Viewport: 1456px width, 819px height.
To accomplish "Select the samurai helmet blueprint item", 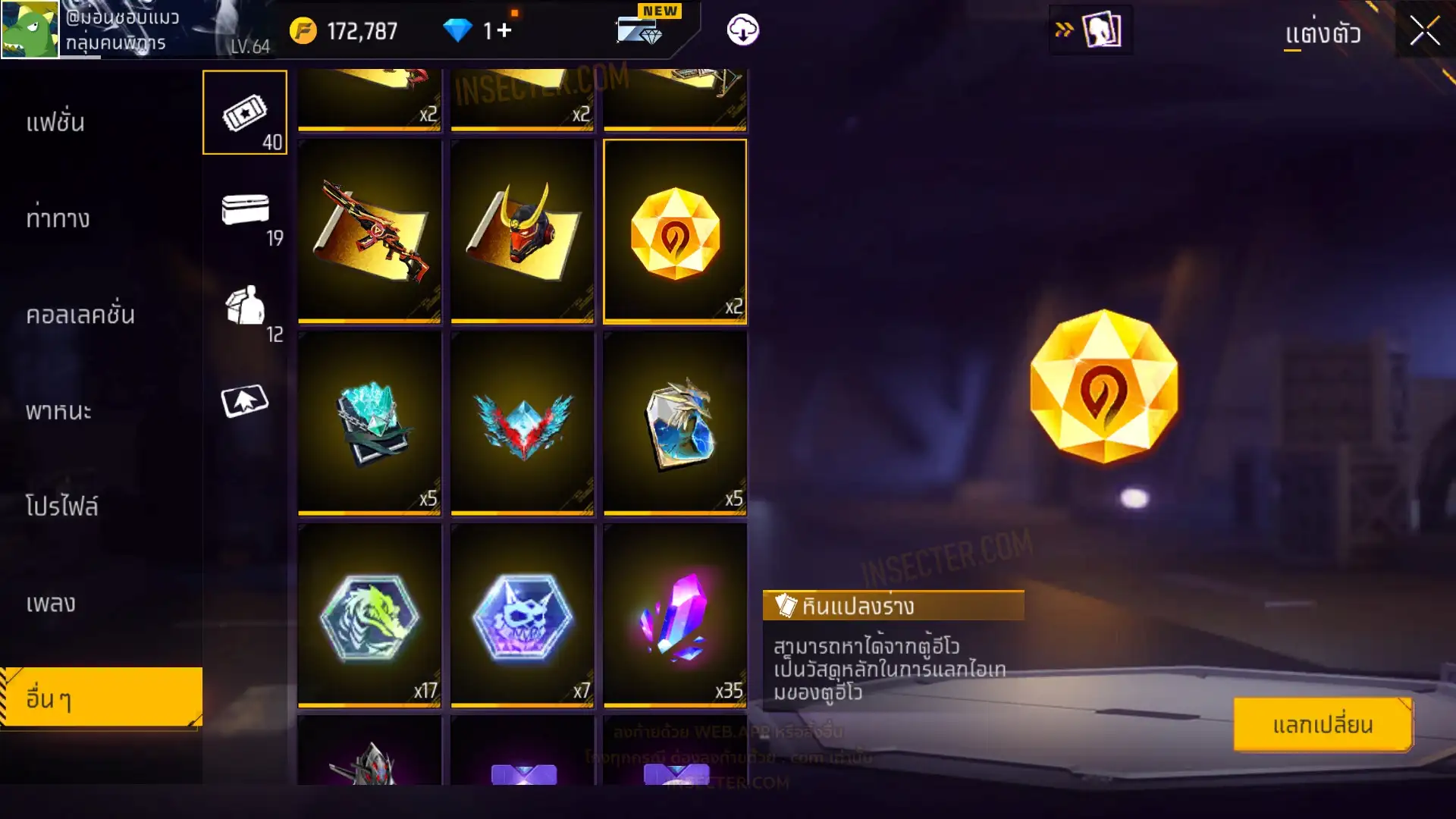I will click(522, 231).
